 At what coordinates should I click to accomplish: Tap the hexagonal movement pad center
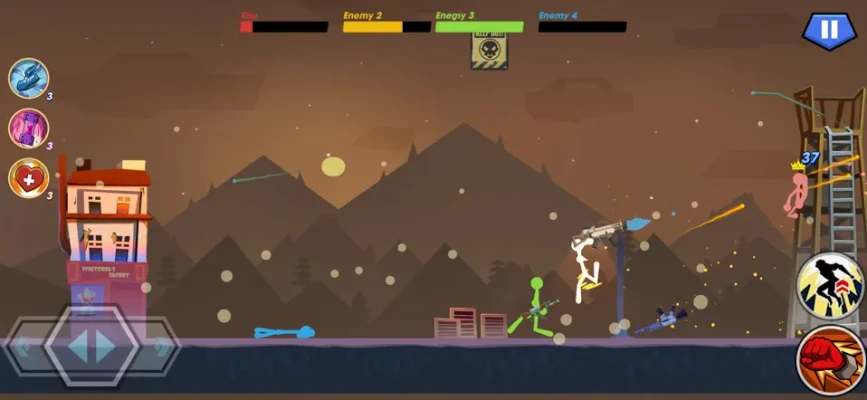click(92, 346)
